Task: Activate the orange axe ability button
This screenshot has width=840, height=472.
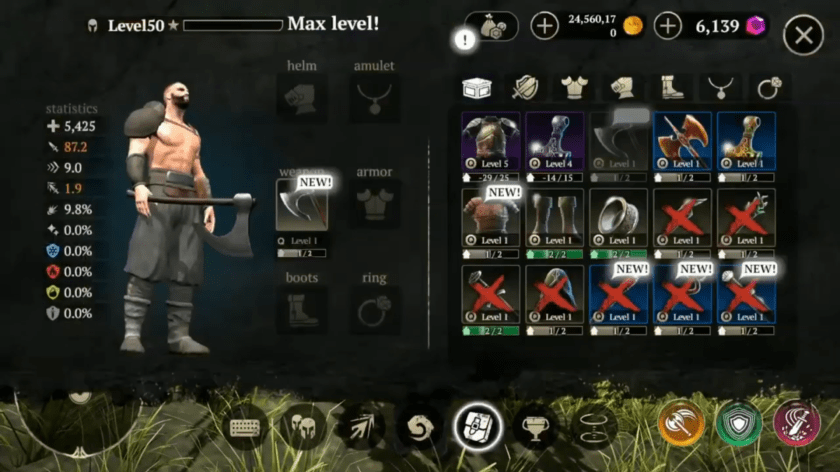Action: coord(681,424)
